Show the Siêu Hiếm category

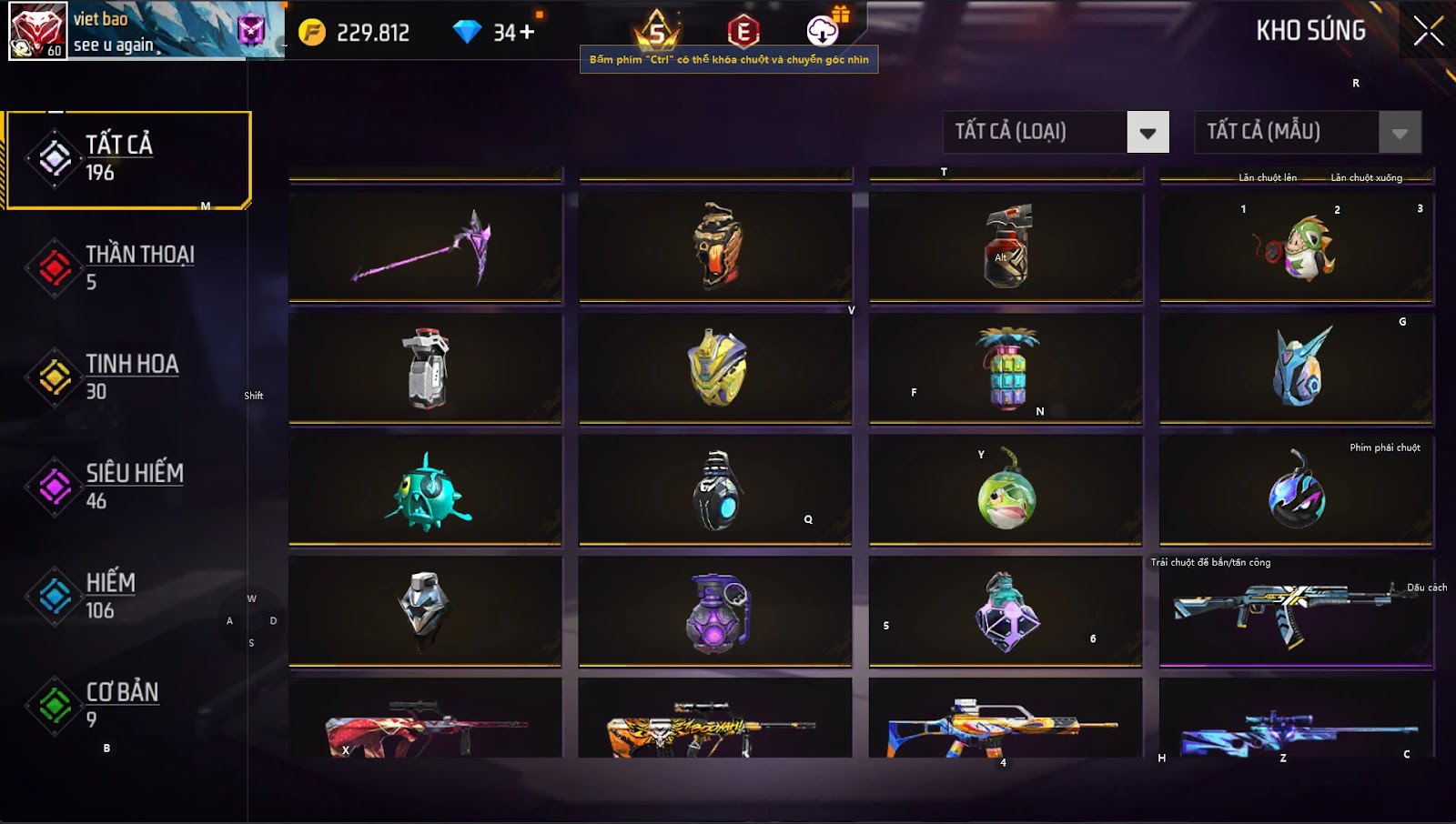coord(127,486)
